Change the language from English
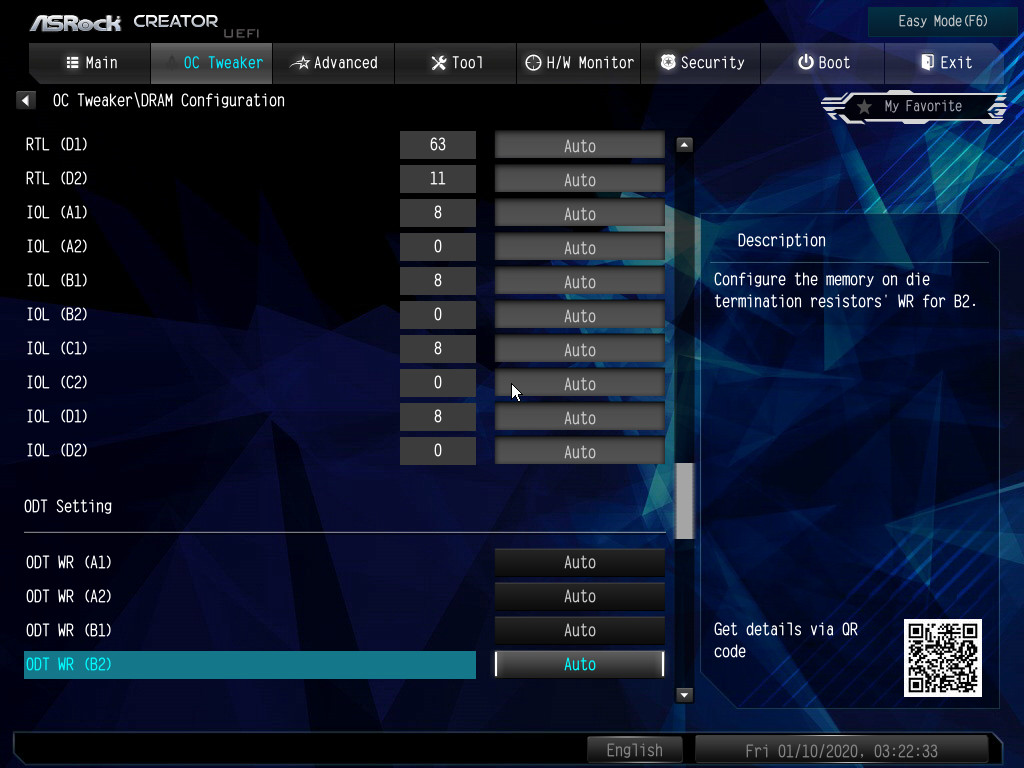The image size is (1024, 768). (x=634, y=750)
